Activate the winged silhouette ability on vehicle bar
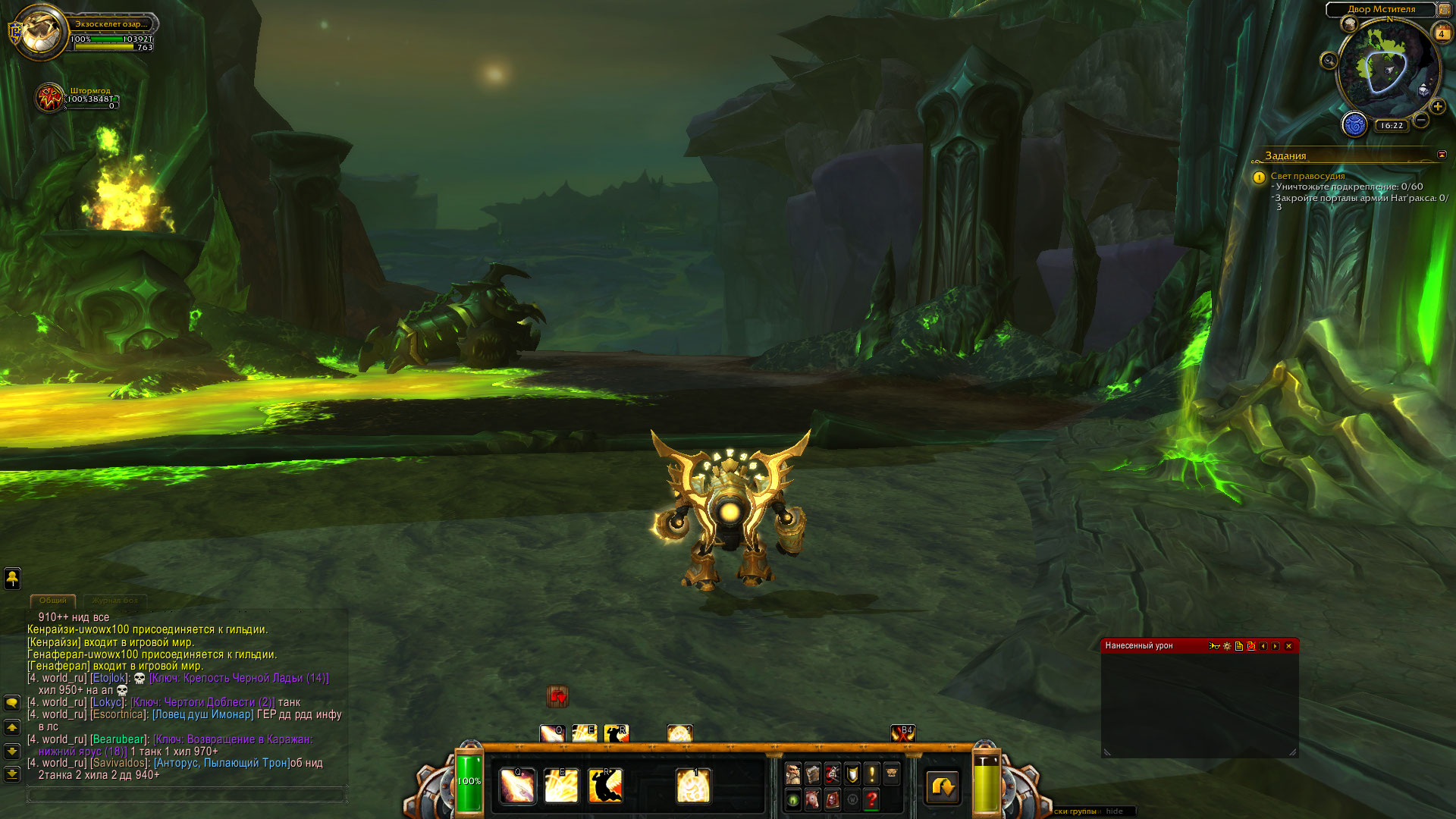1456x819 pixels. coord(605,786)
